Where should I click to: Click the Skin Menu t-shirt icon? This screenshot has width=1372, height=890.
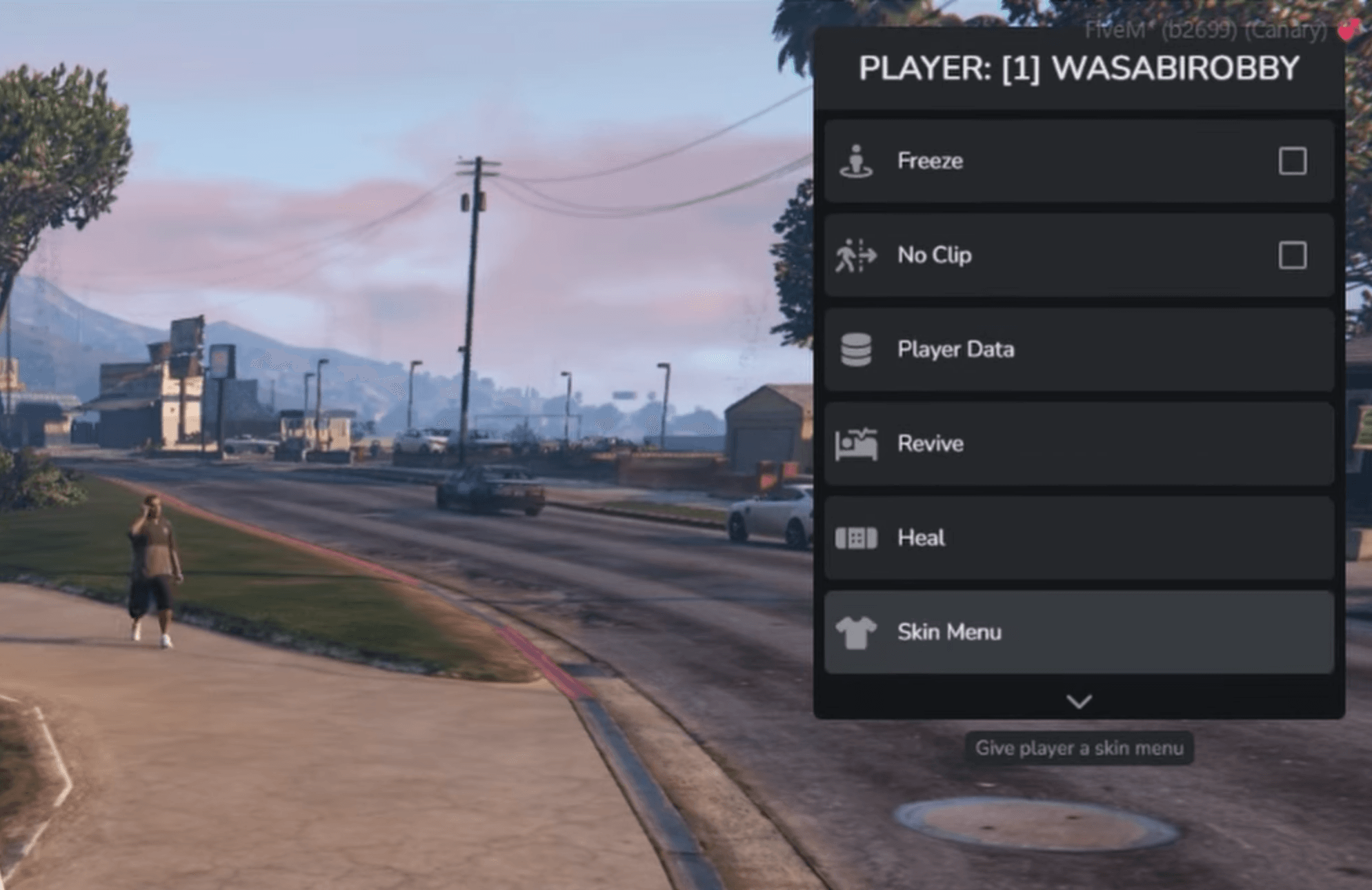tap(856, 632)
